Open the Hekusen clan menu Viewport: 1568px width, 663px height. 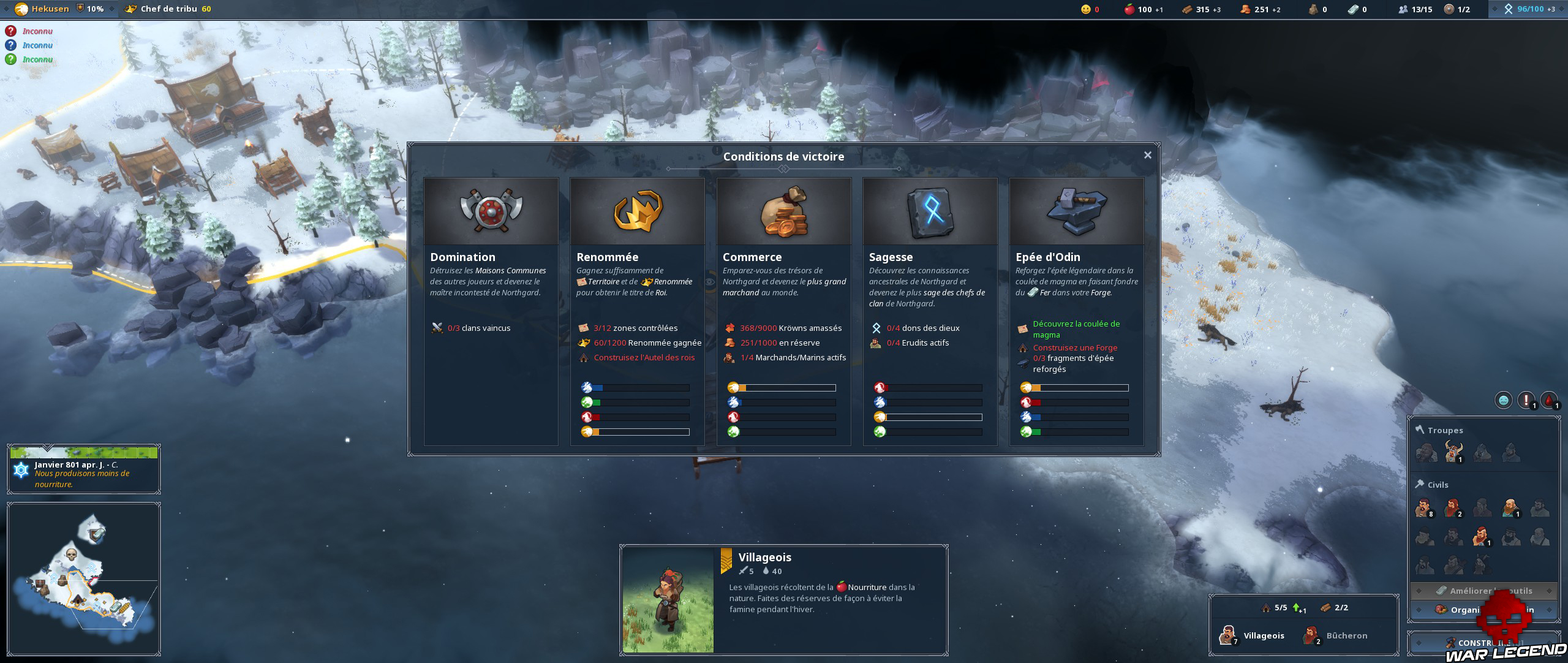(43, 9)
